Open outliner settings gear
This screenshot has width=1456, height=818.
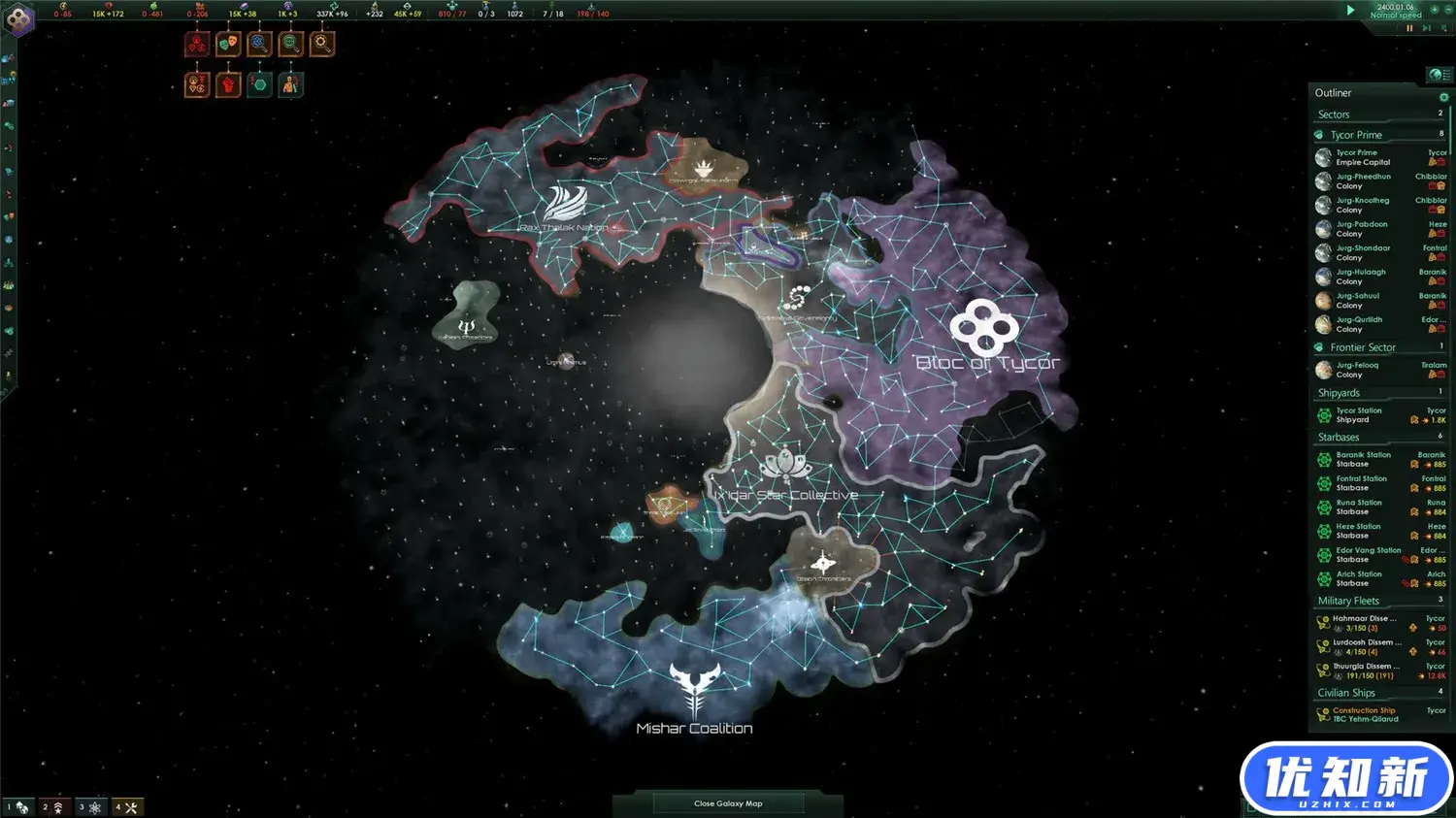(1443, 97)
